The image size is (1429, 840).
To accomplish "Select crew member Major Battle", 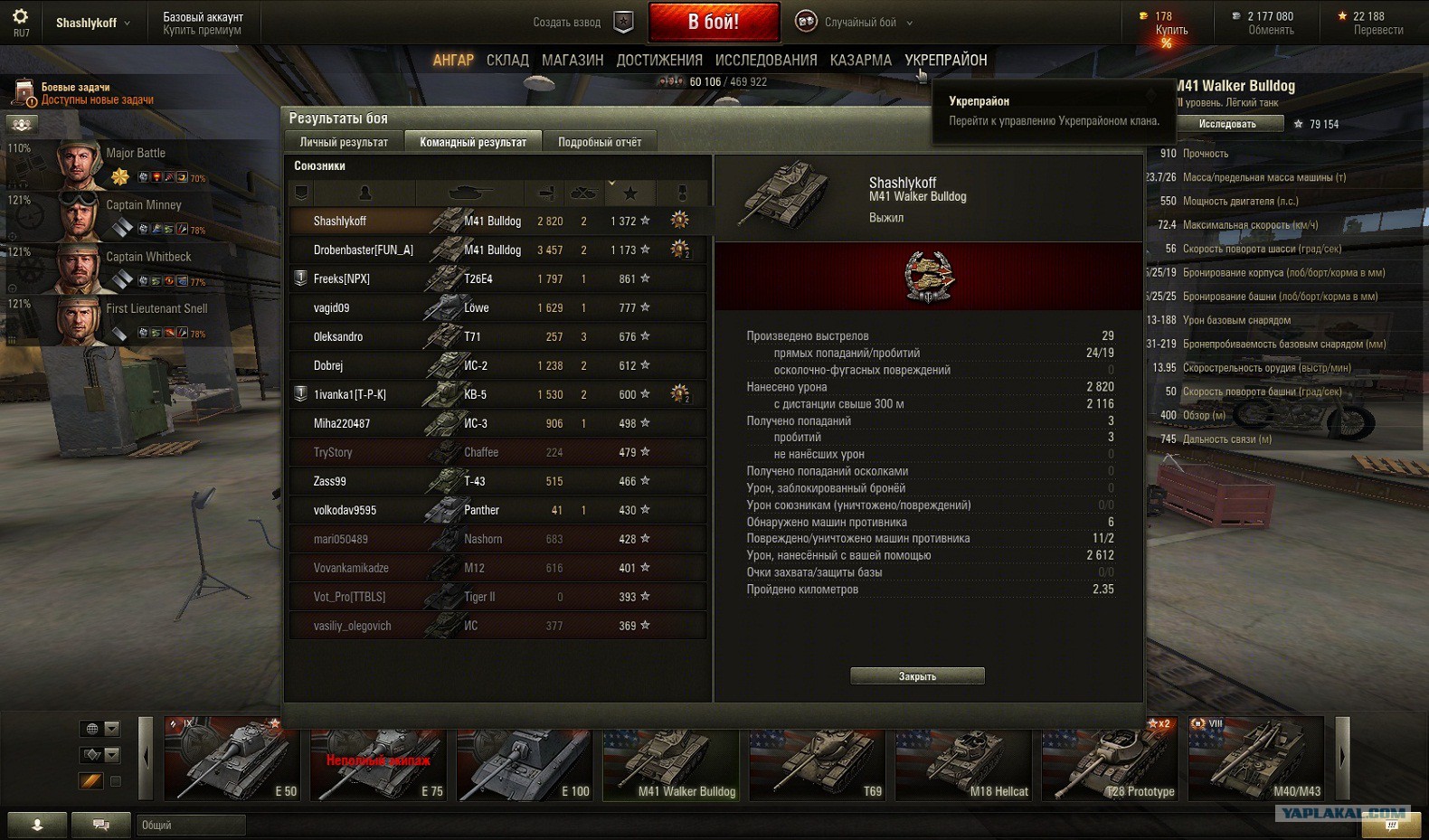I will (x=136, y=154).
